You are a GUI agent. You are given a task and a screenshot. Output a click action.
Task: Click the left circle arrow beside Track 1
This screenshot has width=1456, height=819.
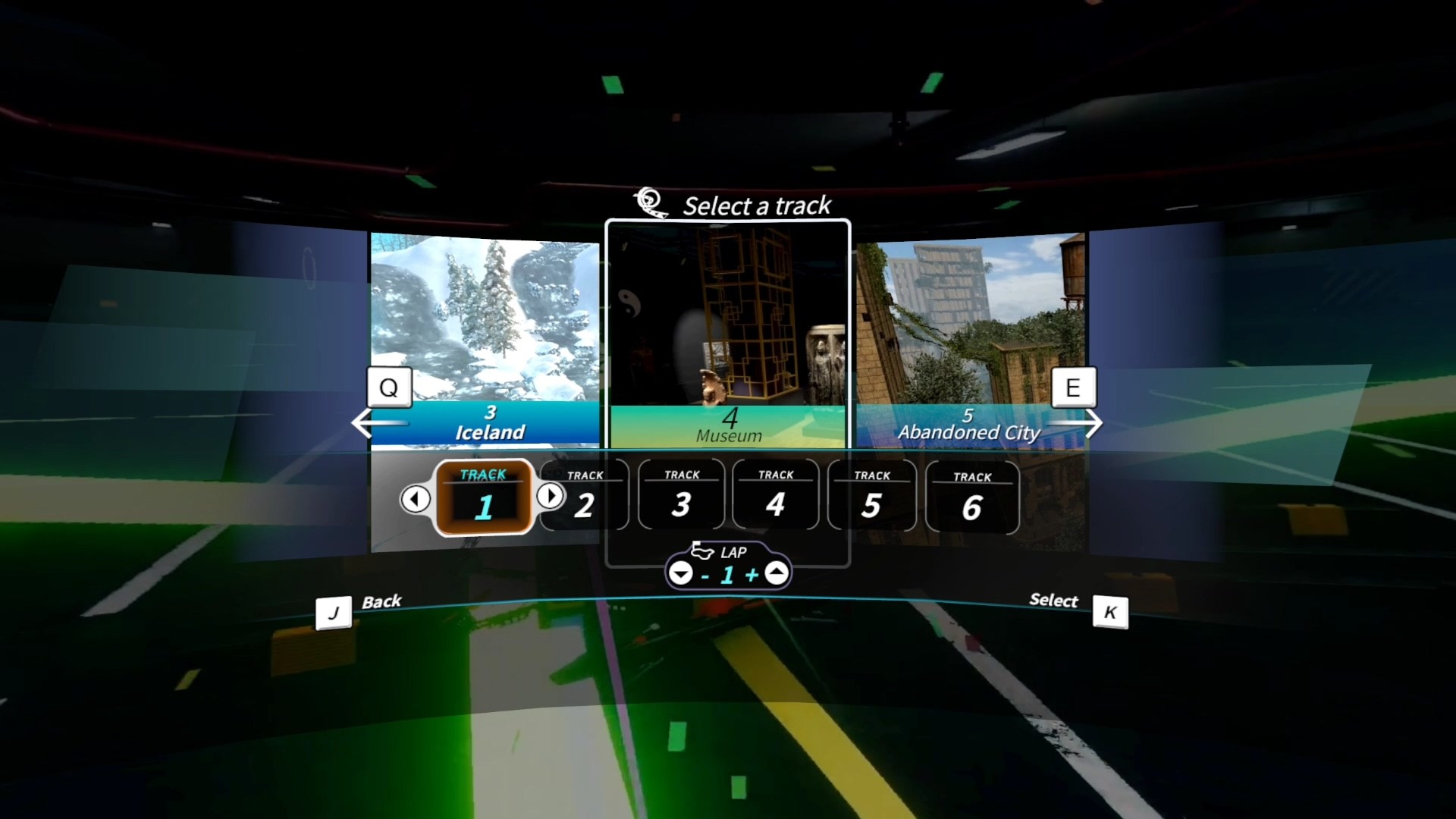pyautogui.click(x=416, y=498)
